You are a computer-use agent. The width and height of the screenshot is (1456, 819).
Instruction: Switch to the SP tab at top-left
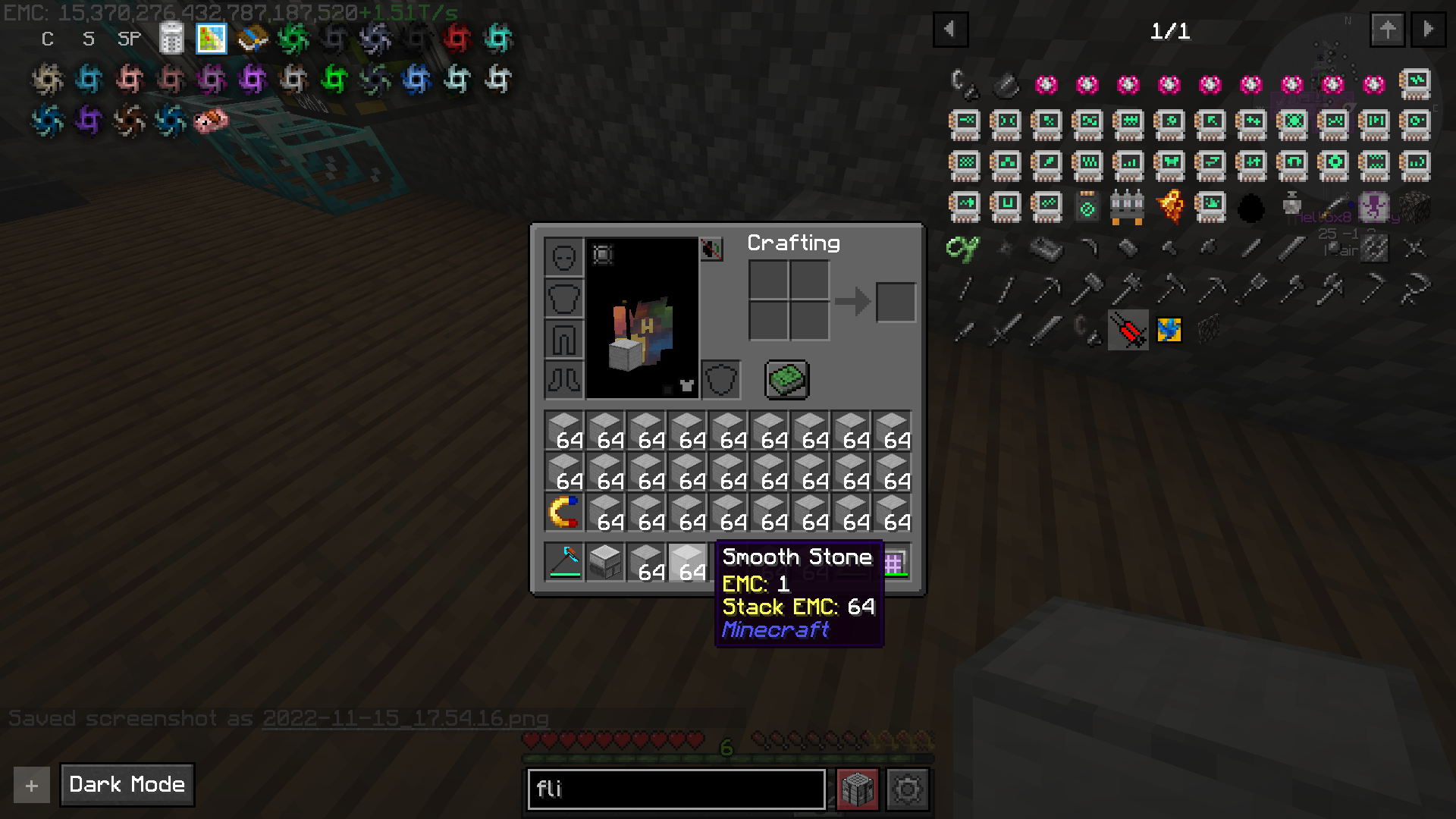[128, 39]
